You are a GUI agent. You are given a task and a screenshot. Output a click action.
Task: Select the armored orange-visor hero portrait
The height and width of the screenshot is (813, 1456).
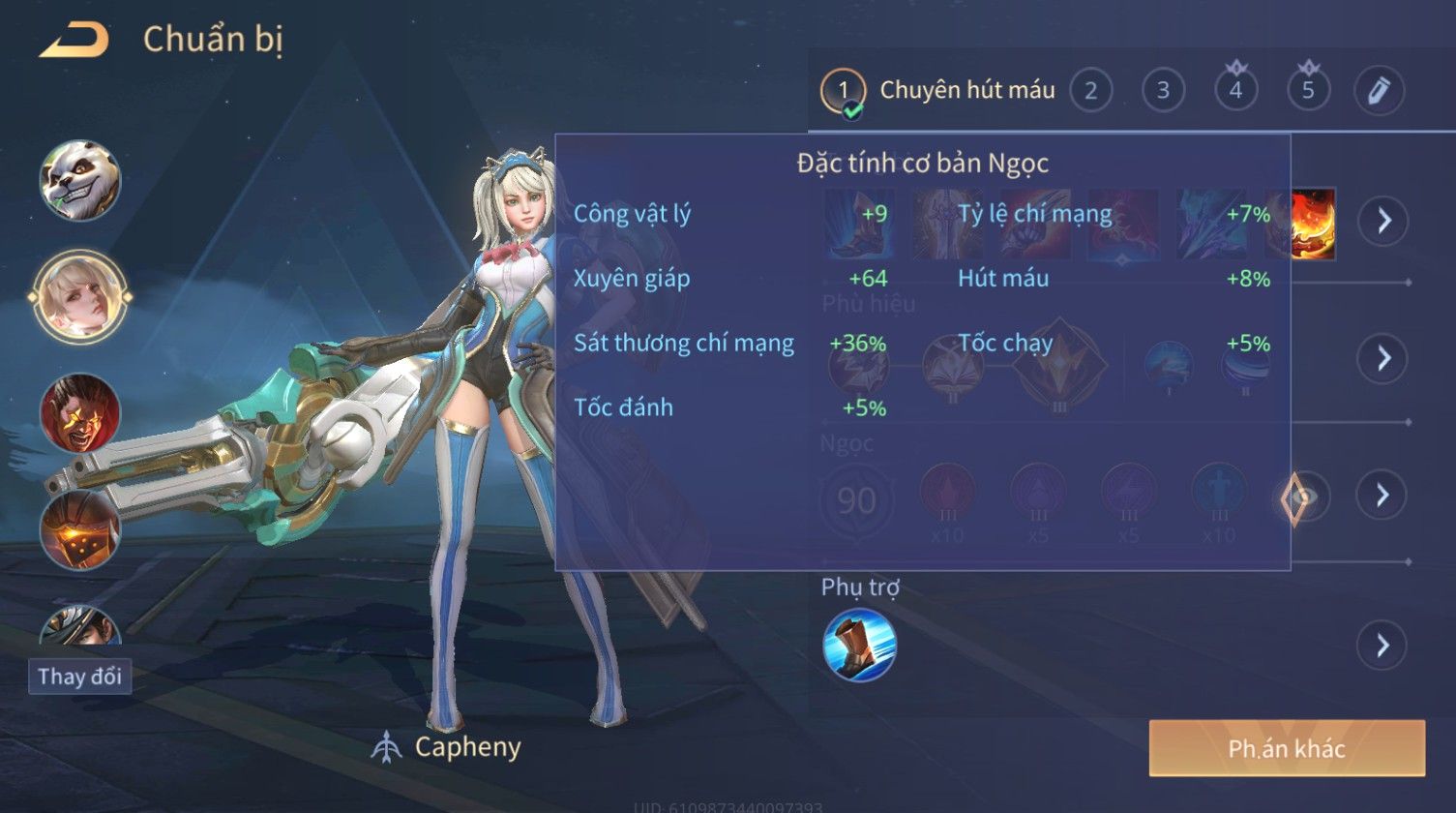coord(80,528)
